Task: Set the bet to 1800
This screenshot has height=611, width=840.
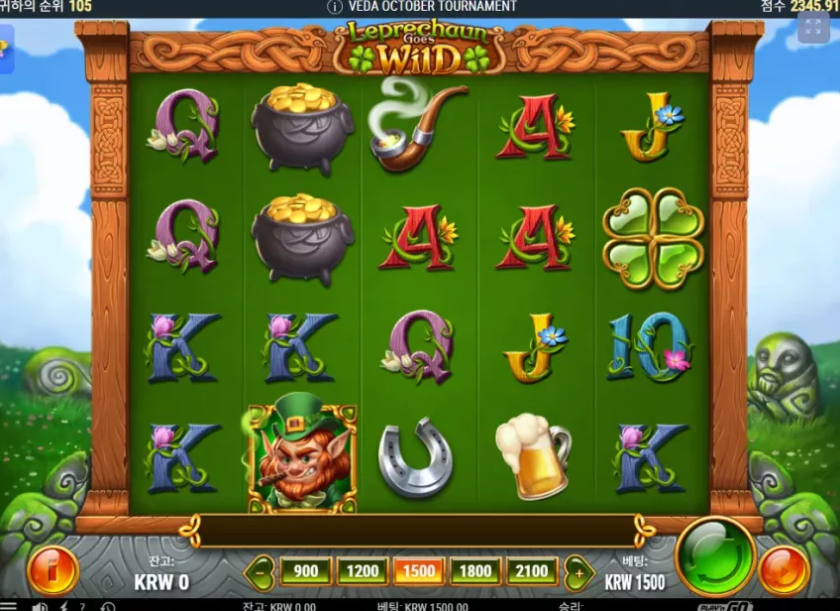Action: tap(476, 571)
